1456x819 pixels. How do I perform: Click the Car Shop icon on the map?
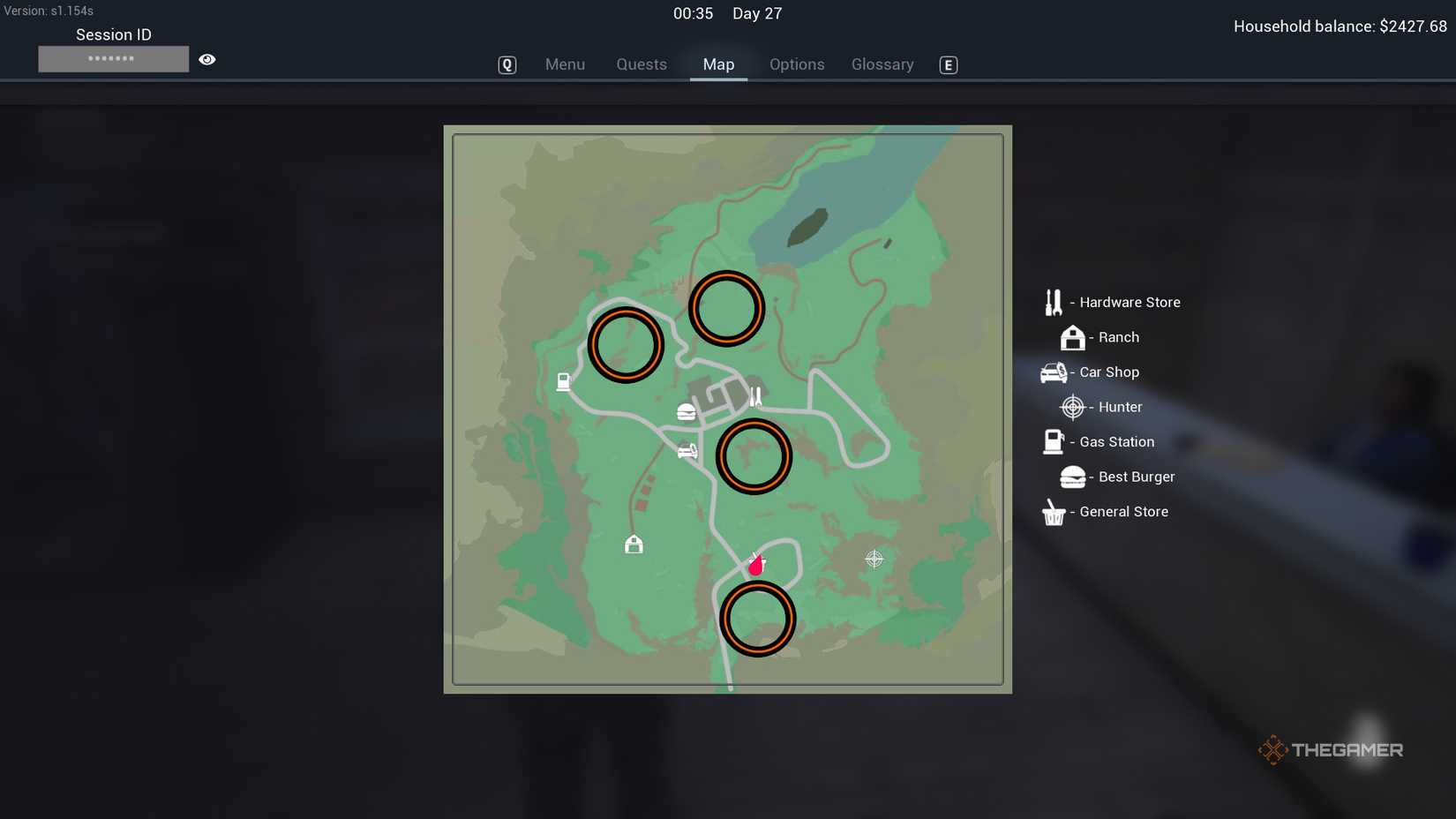click(687, 450)
